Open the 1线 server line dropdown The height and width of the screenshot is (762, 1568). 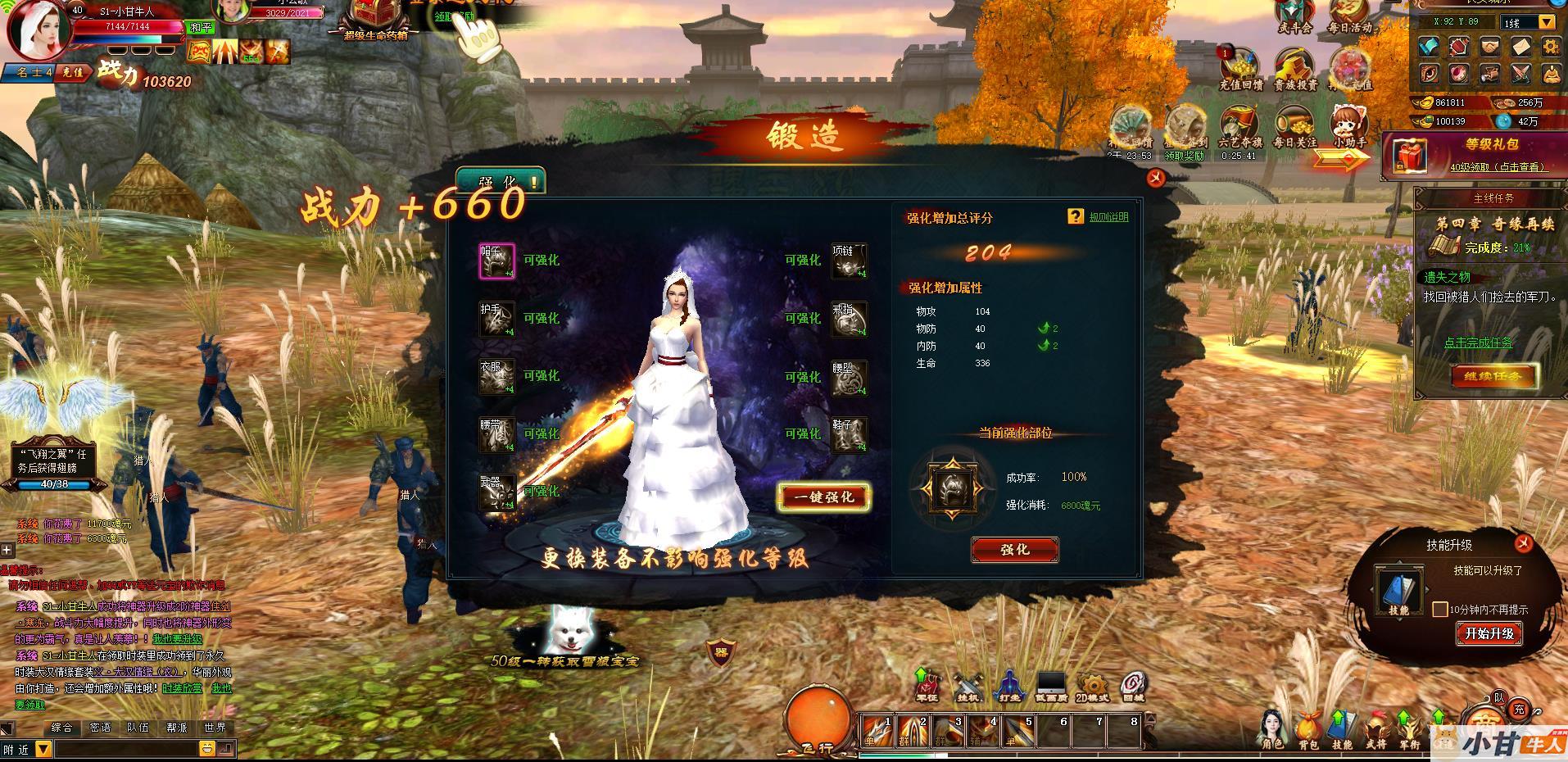pyautogui.click(x=1547, y=22)
